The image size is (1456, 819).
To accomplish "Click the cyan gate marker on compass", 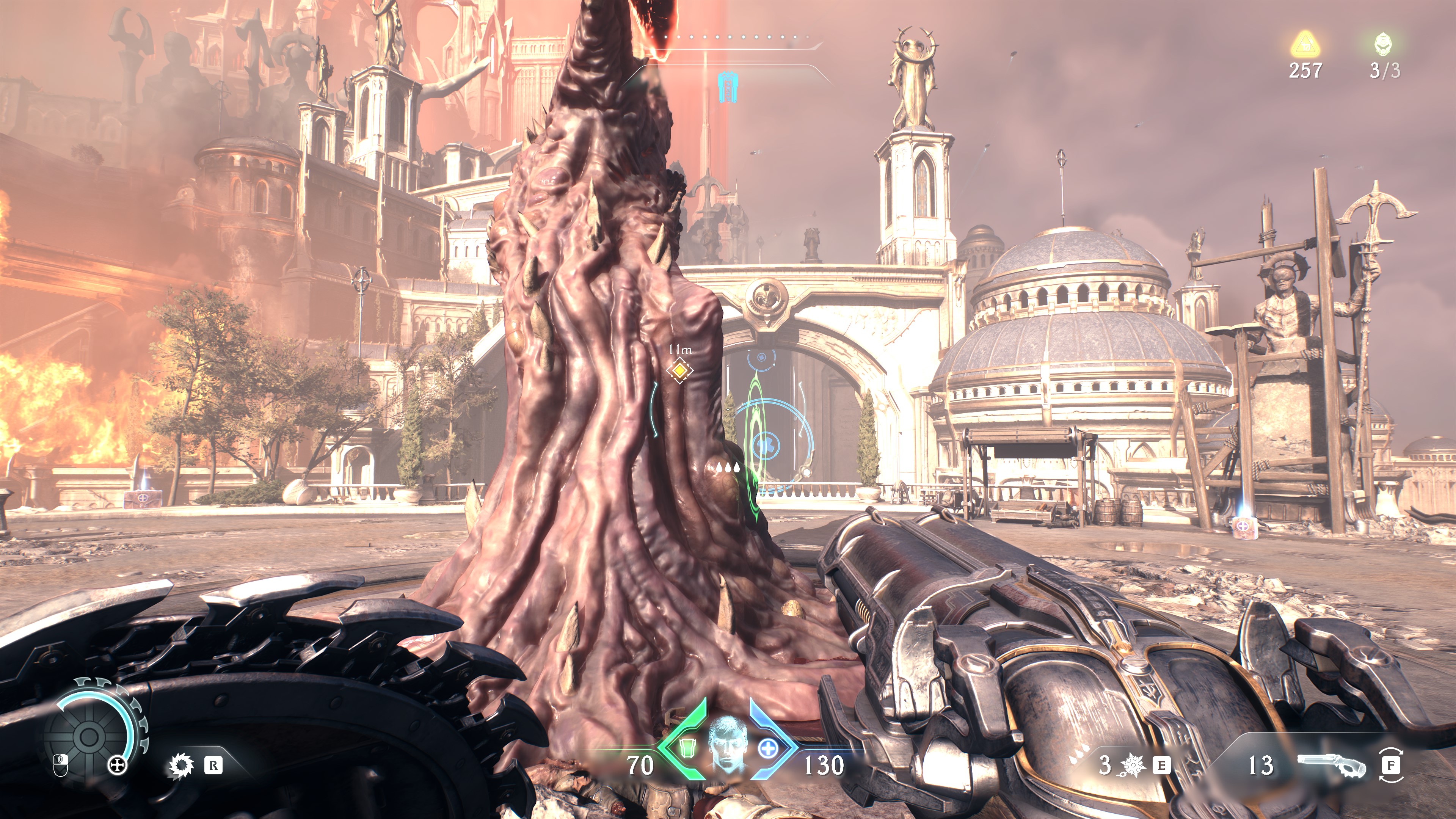I will [x=726, y=87].
